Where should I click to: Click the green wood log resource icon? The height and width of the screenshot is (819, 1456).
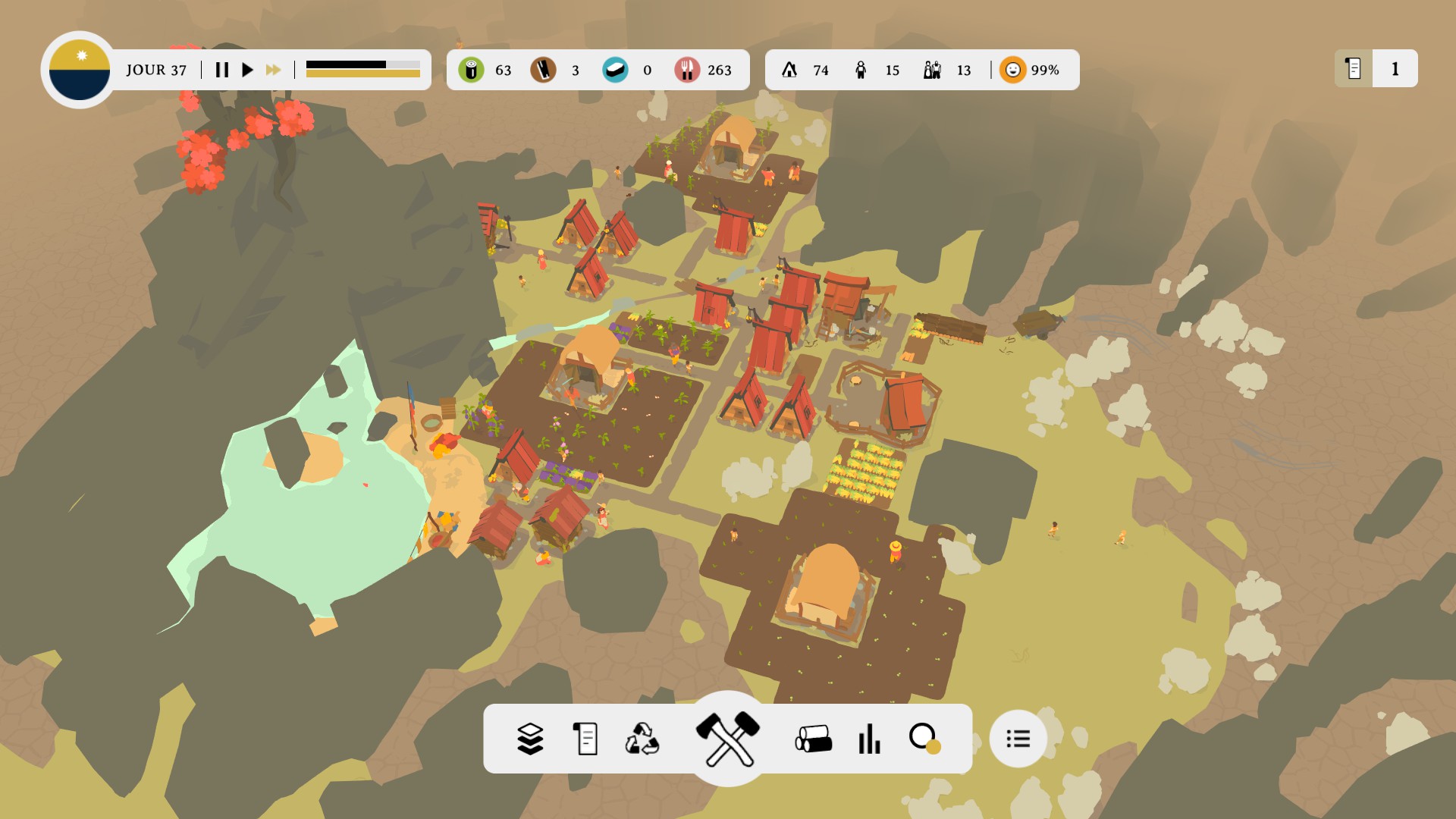pos(471,70)
